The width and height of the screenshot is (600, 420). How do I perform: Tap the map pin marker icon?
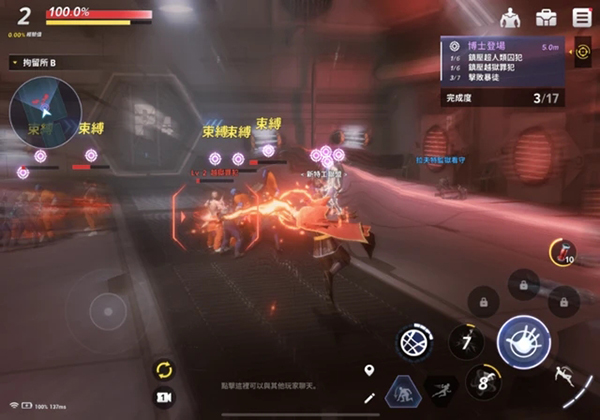(x=369, y=371)
